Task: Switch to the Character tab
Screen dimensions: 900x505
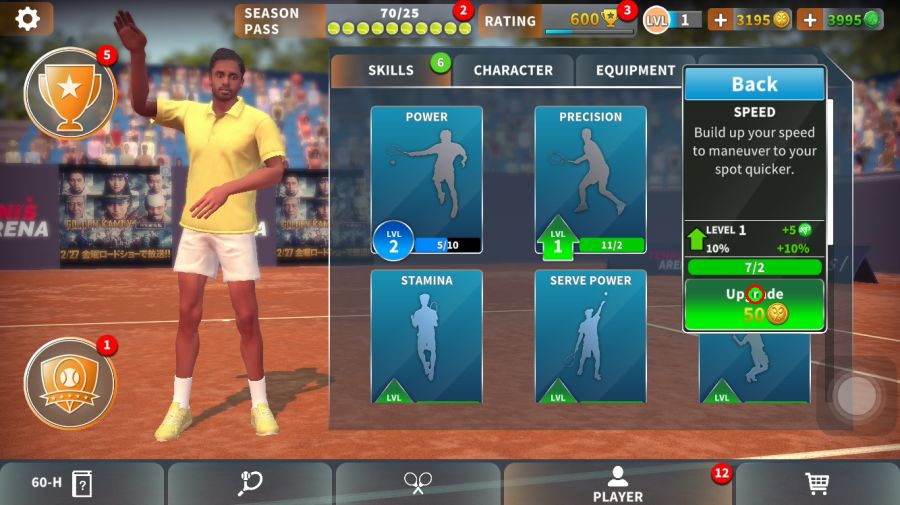Action: (x=513, y=70)
